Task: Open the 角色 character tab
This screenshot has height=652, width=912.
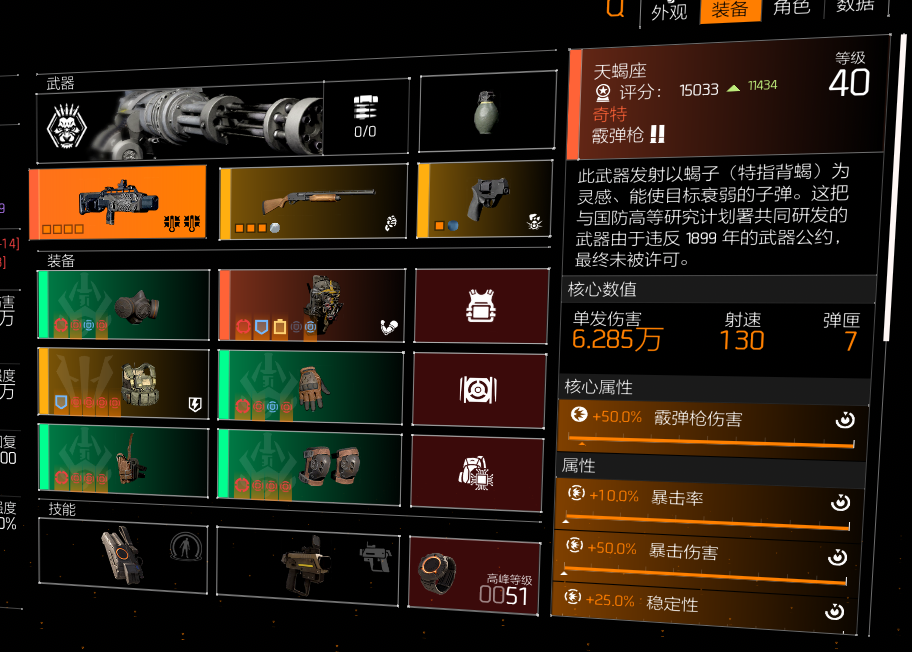Action: 791,8
